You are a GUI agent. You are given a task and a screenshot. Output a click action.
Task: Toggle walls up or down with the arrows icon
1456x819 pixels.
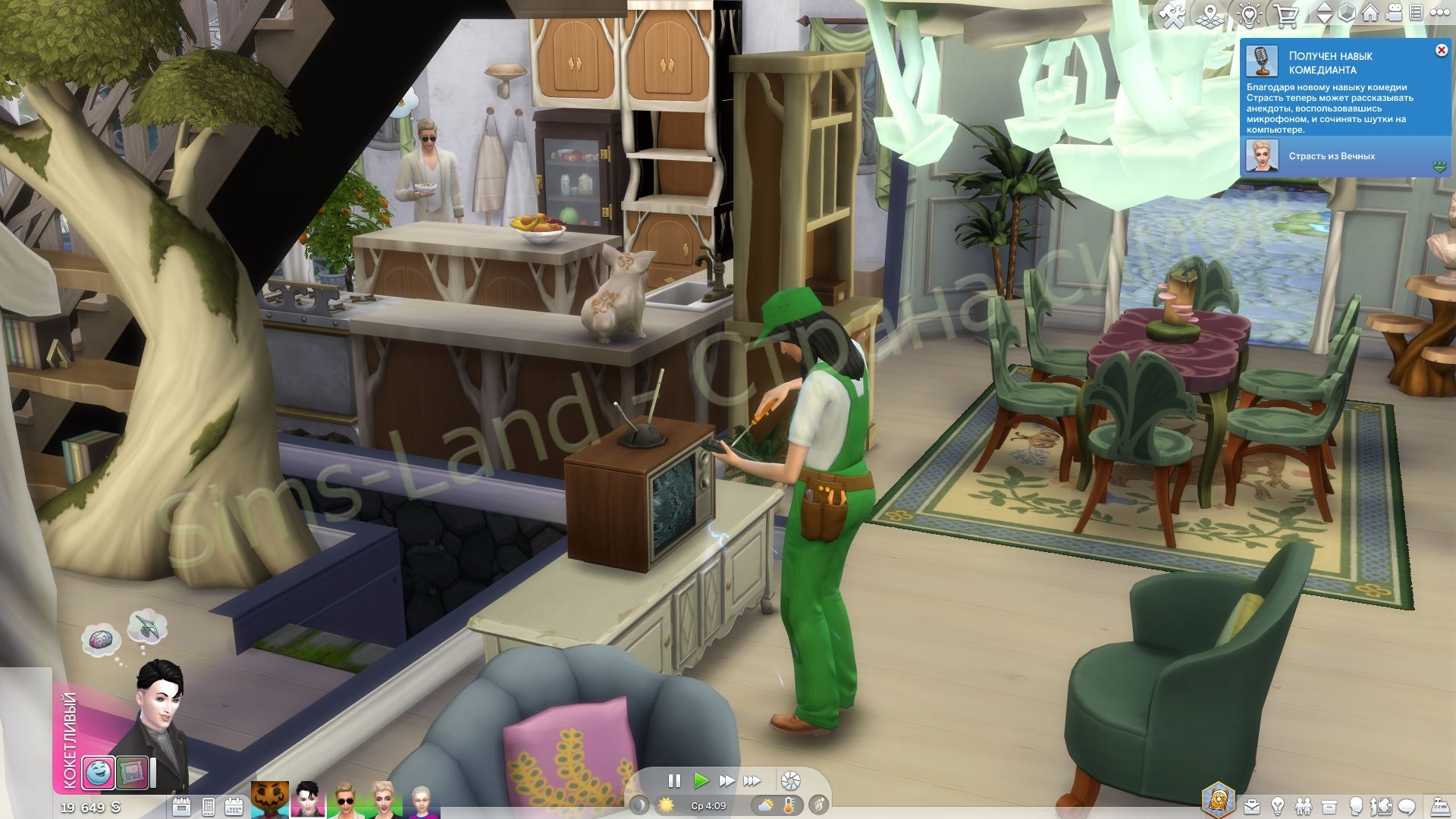1325,13
